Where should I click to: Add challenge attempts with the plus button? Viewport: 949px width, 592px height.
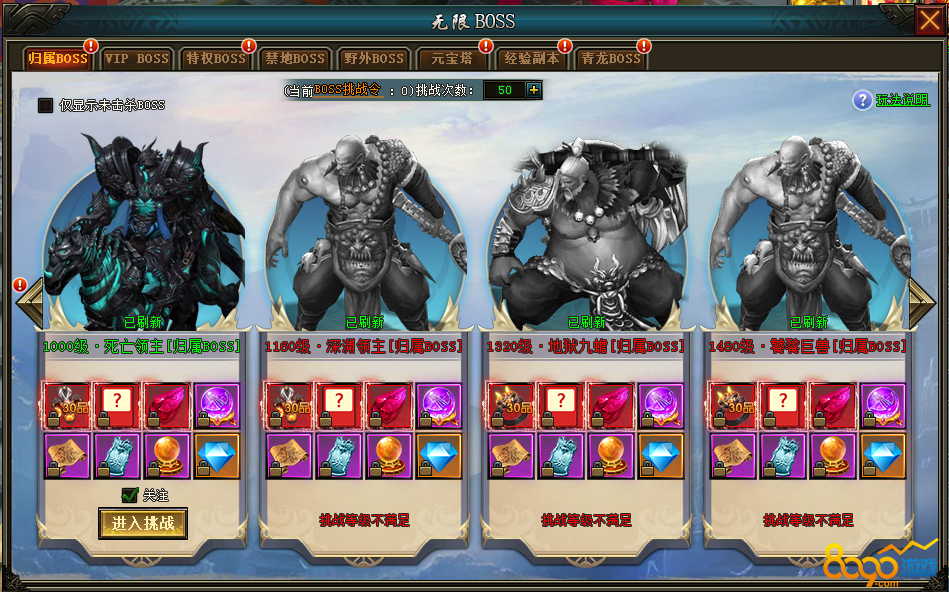tap(534, 90)
